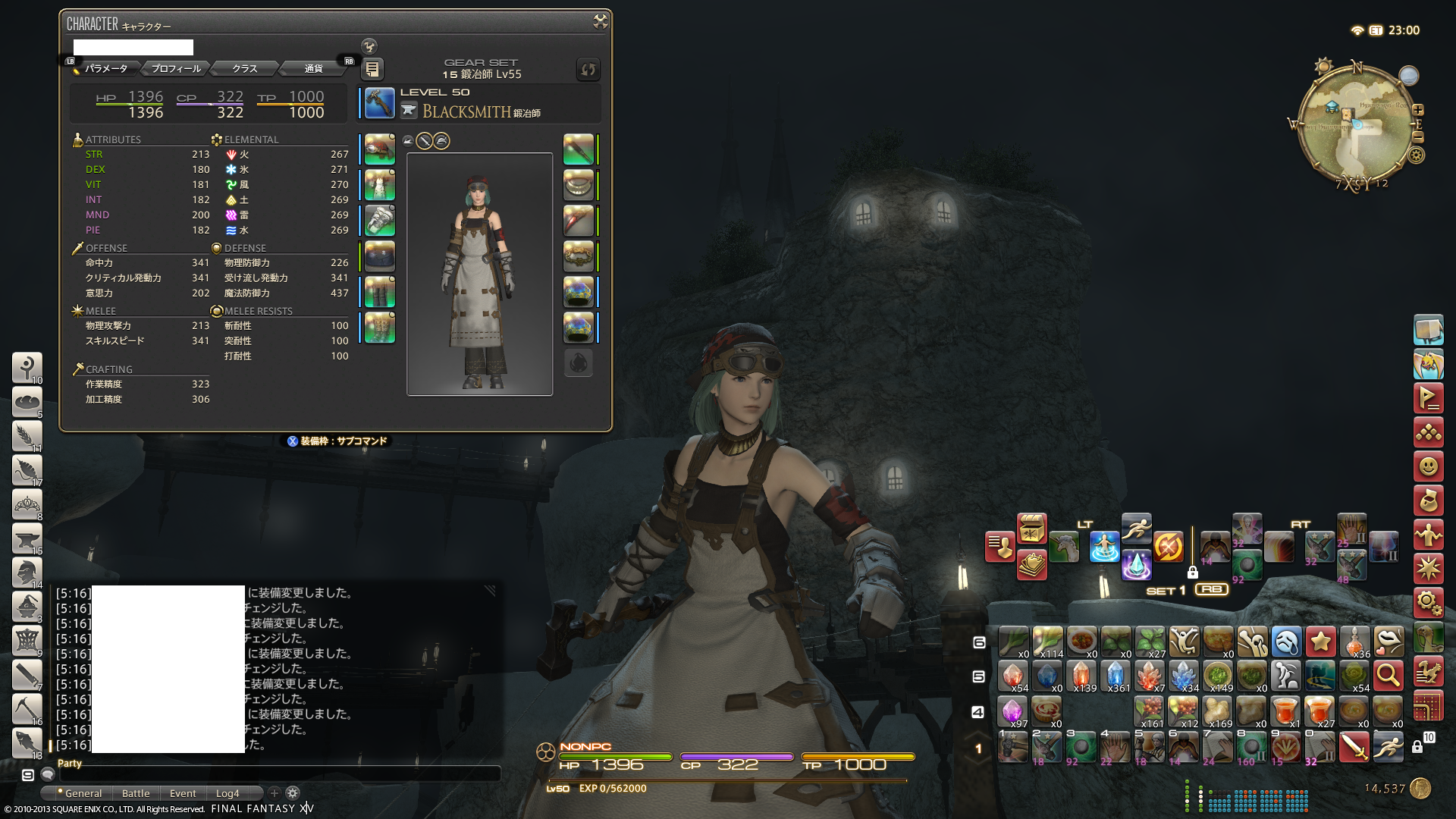Screen dimensions: 1456x819
Task: Select the blacksmith hammer main-hand slot
Action: 379,103
